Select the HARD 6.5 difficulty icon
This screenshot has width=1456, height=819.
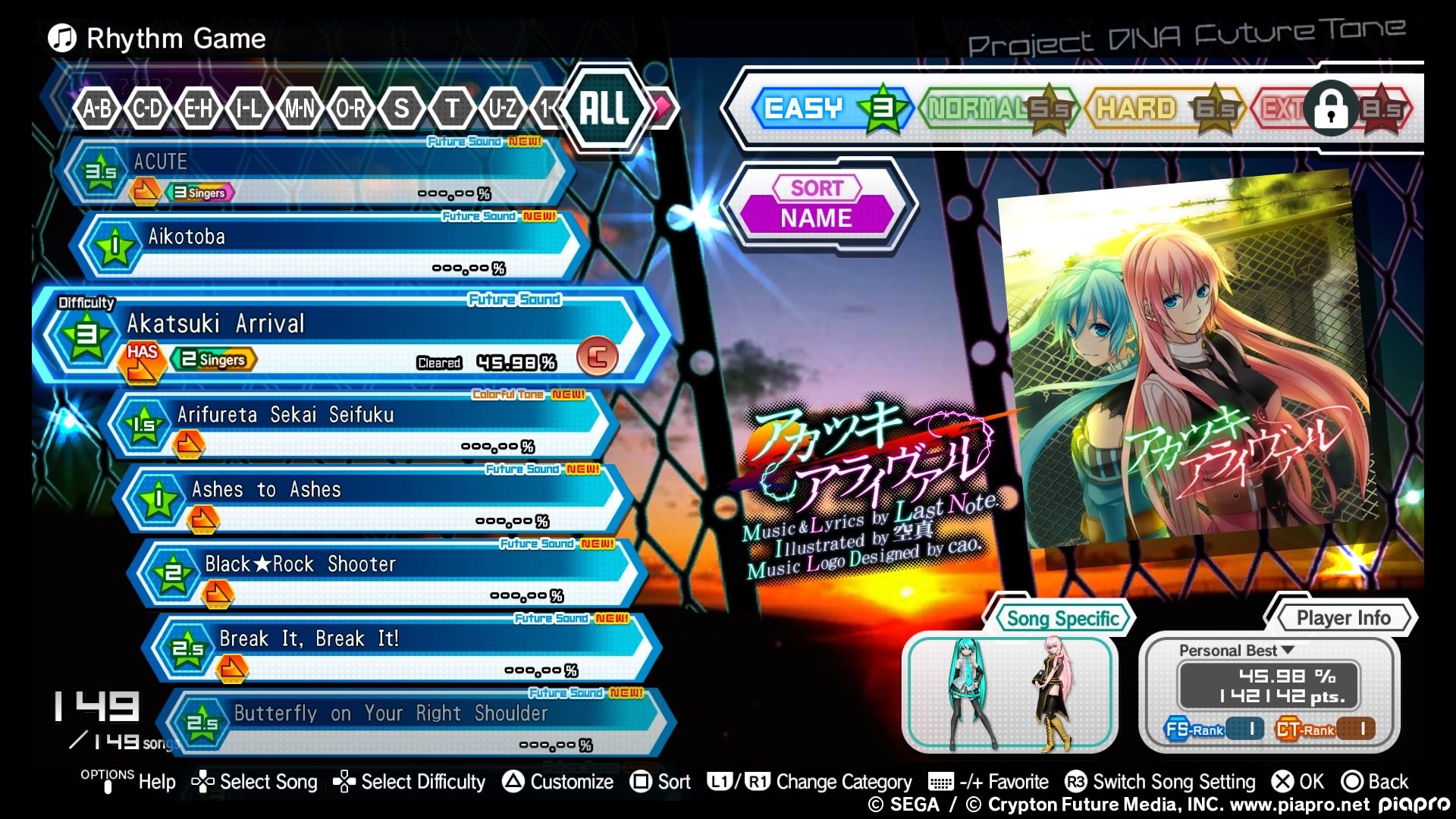[x=1214, y=108]
